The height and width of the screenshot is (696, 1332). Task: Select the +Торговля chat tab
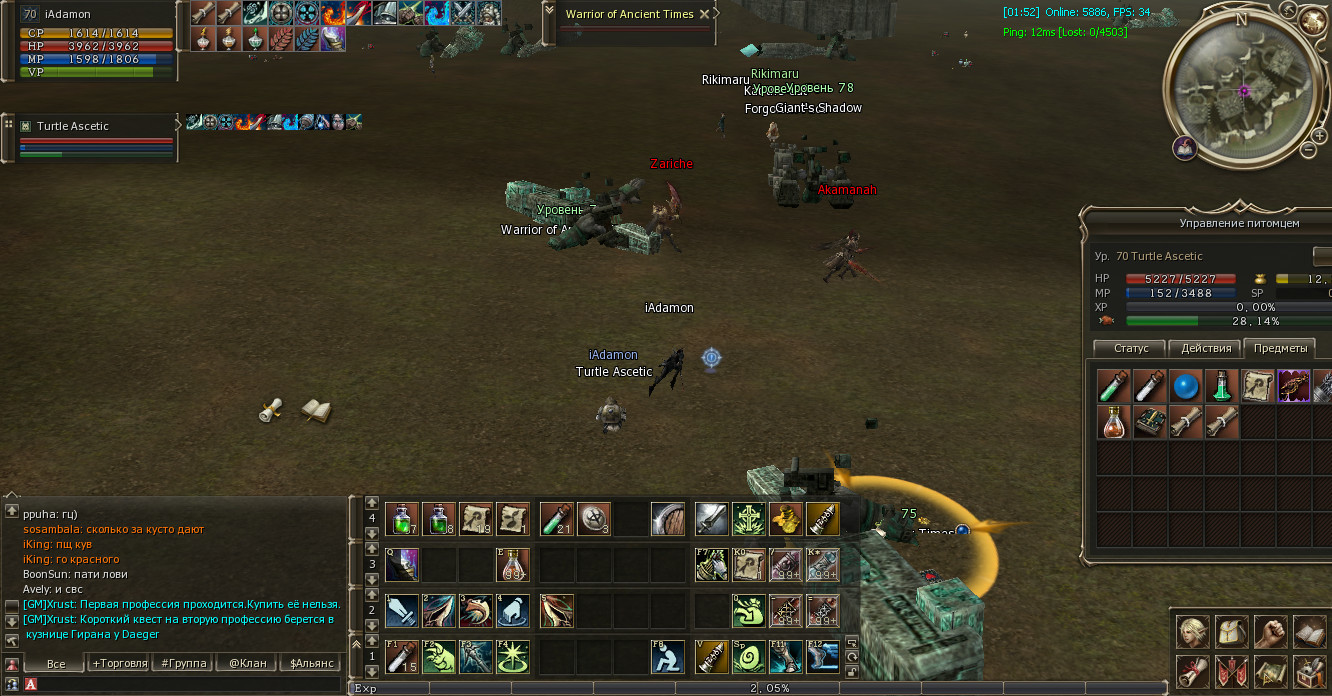(119, 663)
